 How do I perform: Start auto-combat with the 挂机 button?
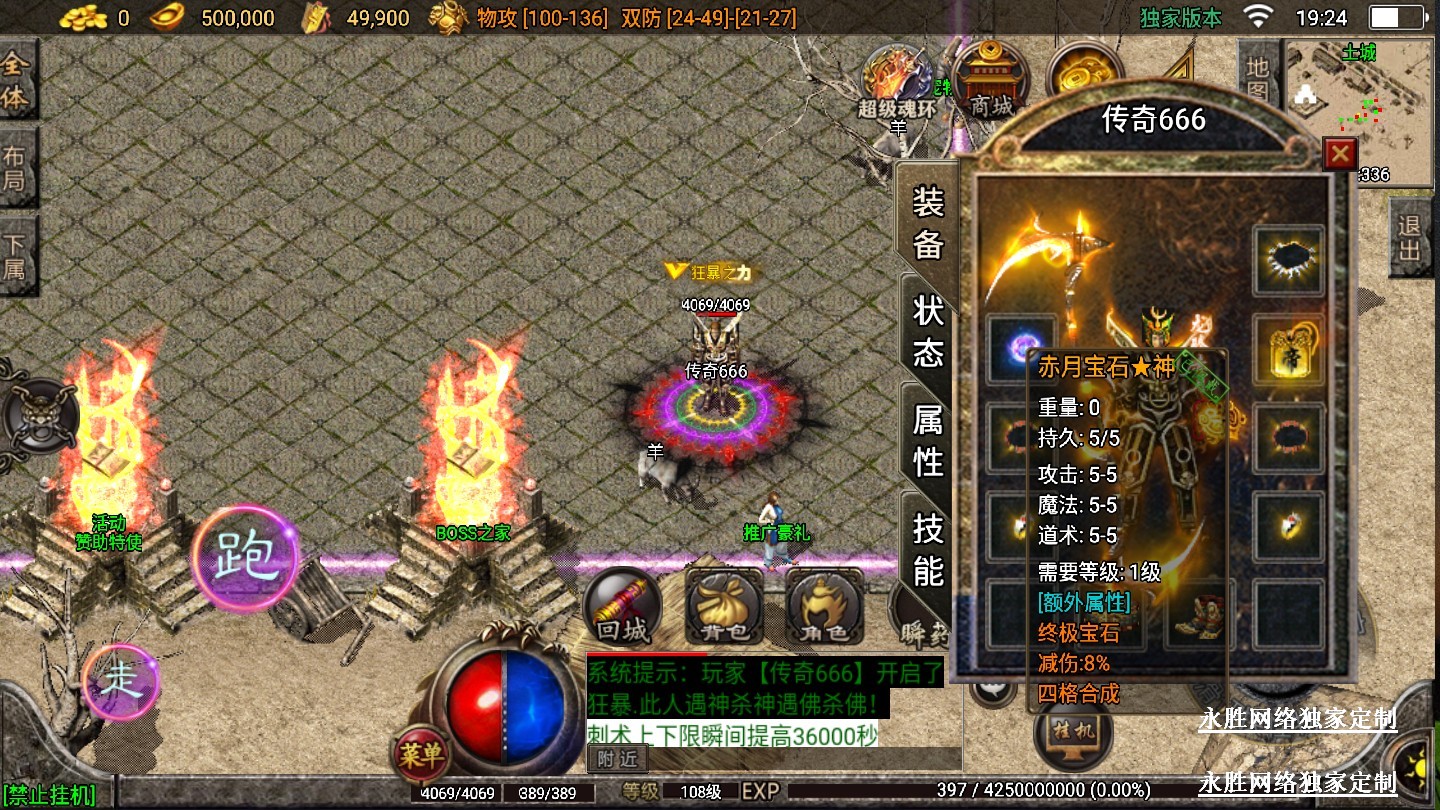click(1073, 731)
